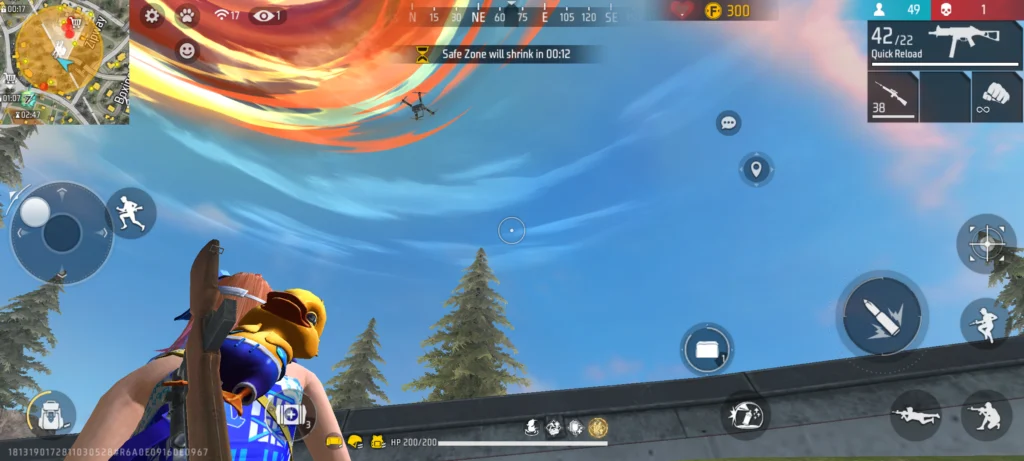1024x461 pixels.
Task: Open the smiley emote button
Action: tap(187, 49)
